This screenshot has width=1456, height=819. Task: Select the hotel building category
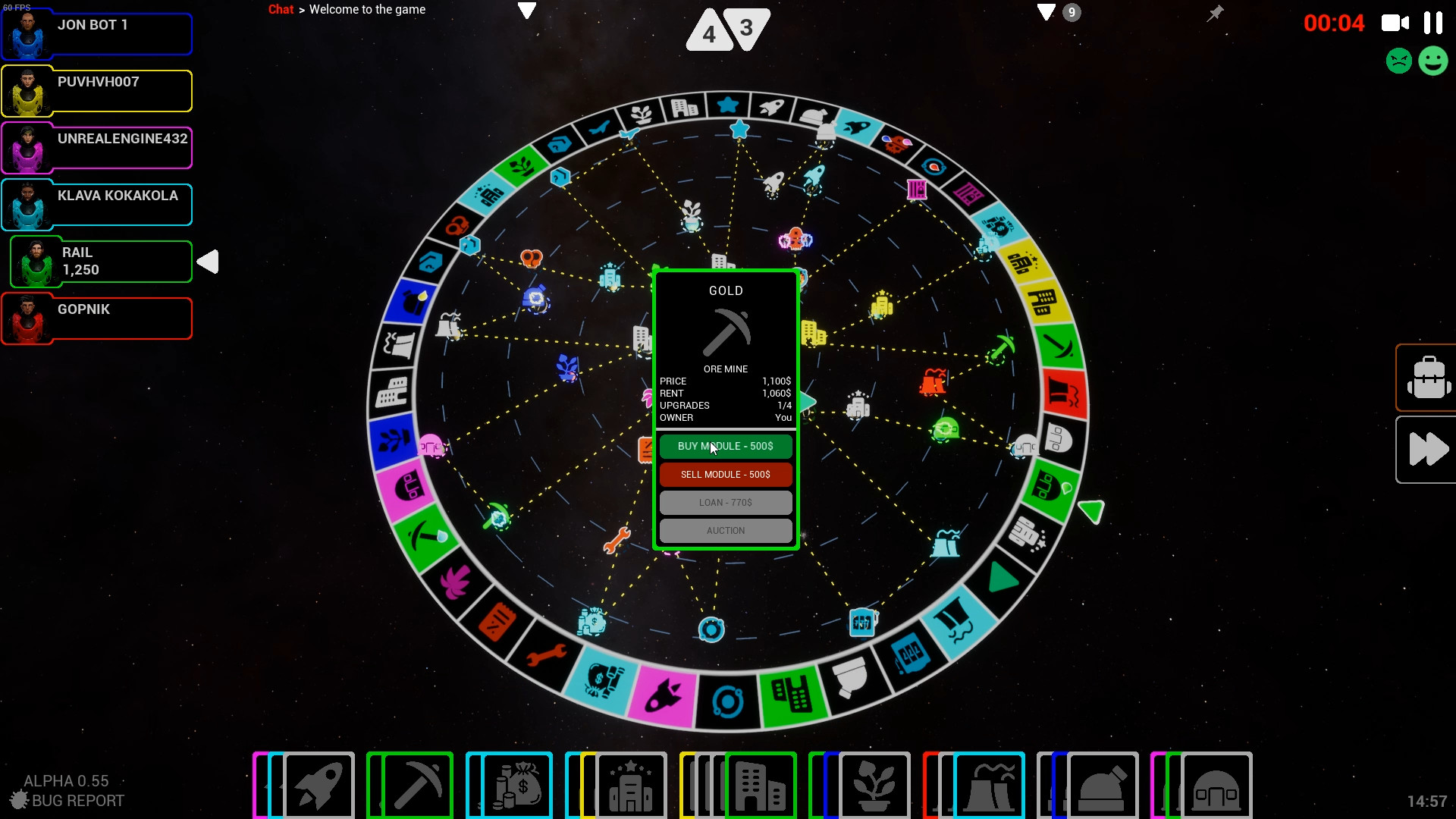(632, 786)
